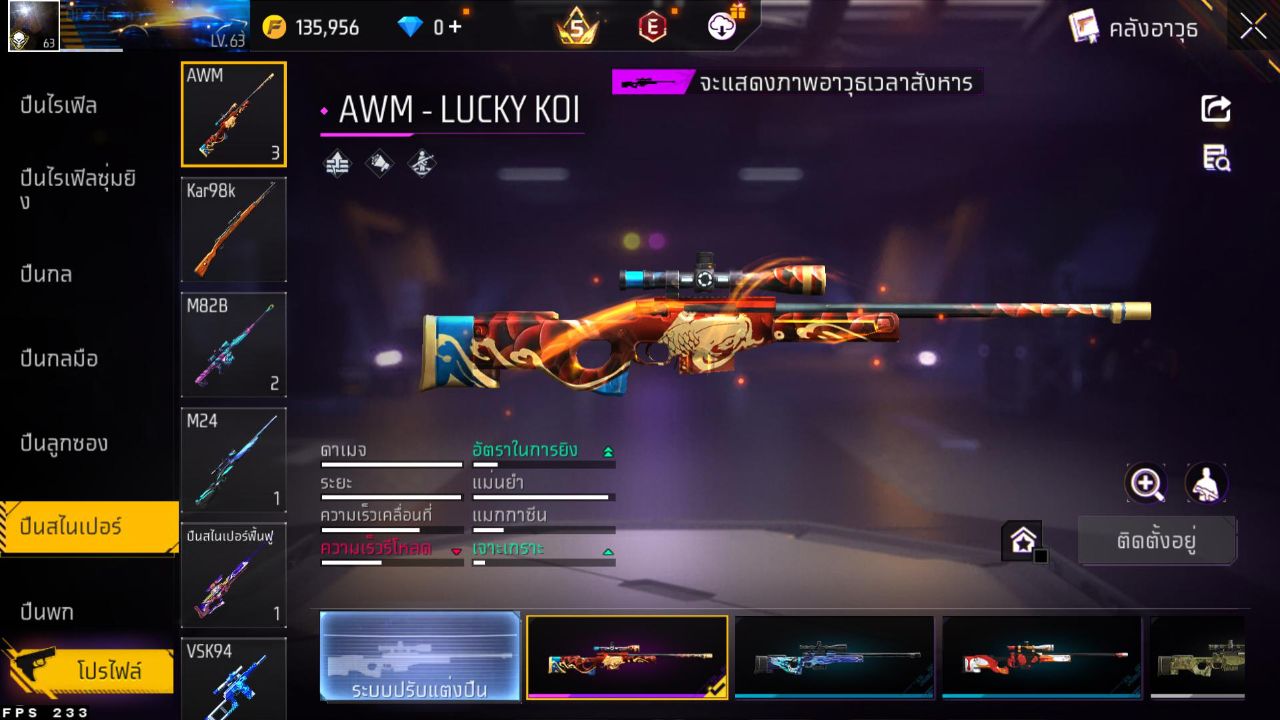The width and height of the screenshot is (1280, 720).
Task: Expand the อัตราในการยิง stat indicator
Action: tap(608, 450)
